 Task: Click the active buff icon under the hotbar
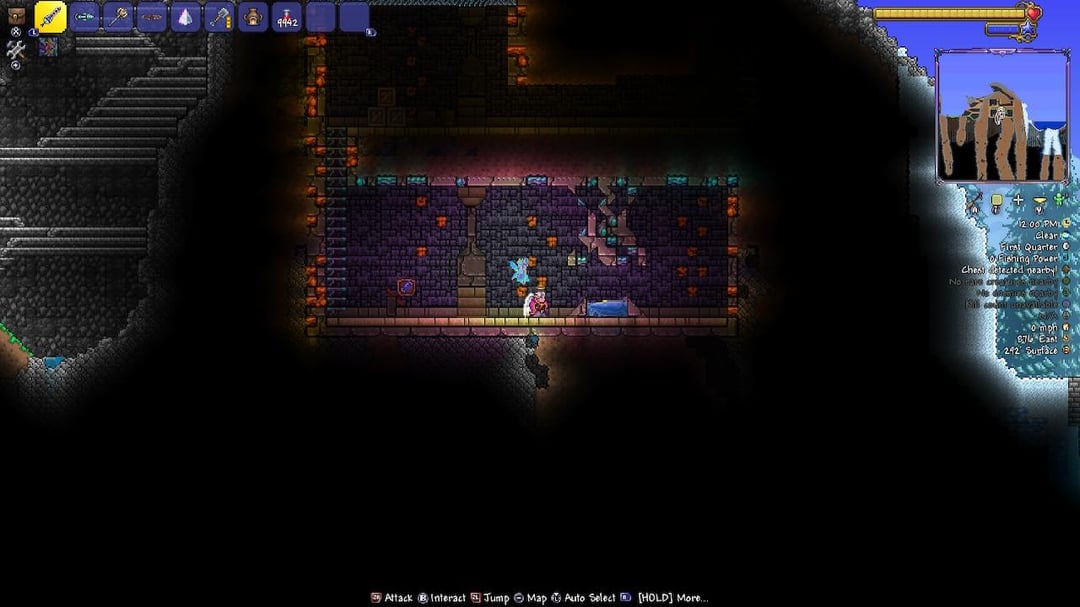pyautogui.click(x=48, y=47)
